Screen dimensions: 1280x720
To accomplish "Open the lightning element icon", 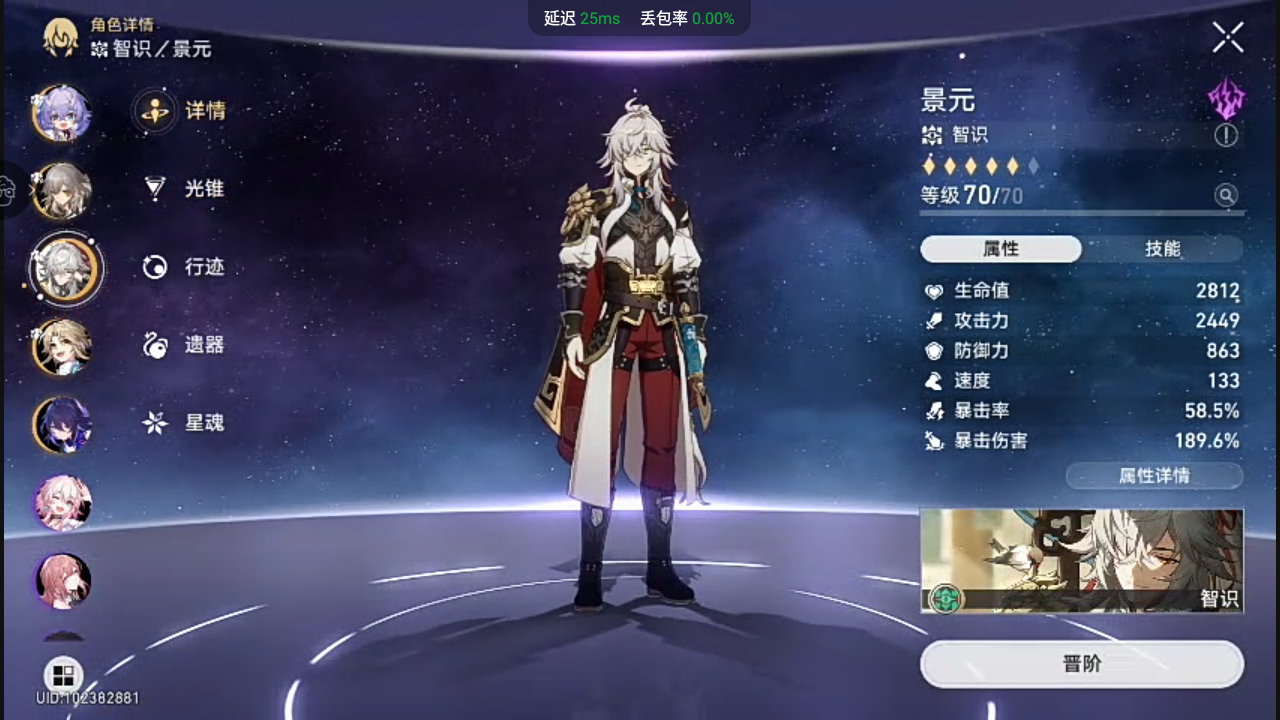I will 1226,99.
